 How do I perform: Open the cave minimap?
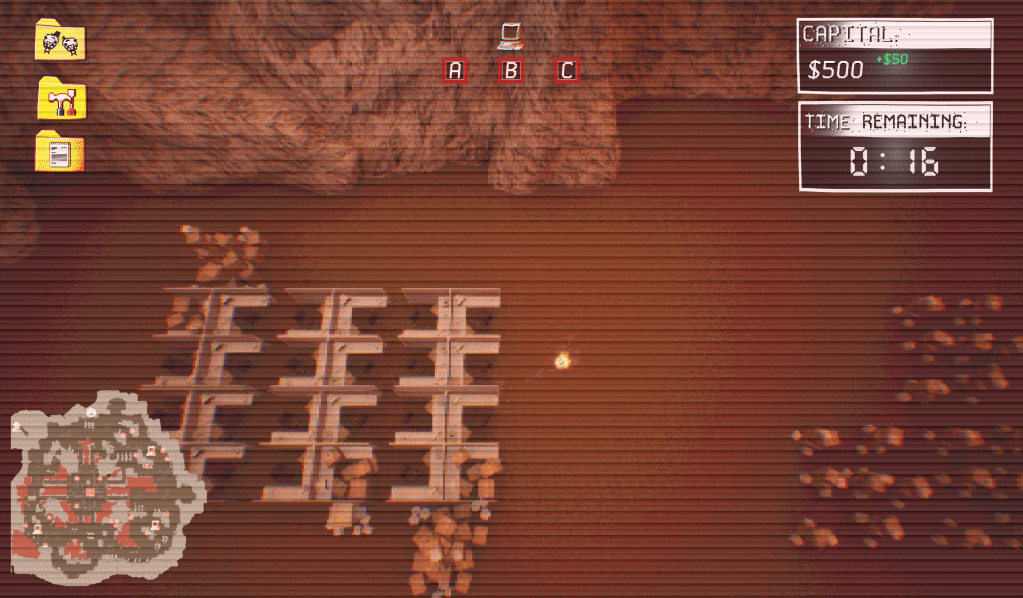[100, 490]
